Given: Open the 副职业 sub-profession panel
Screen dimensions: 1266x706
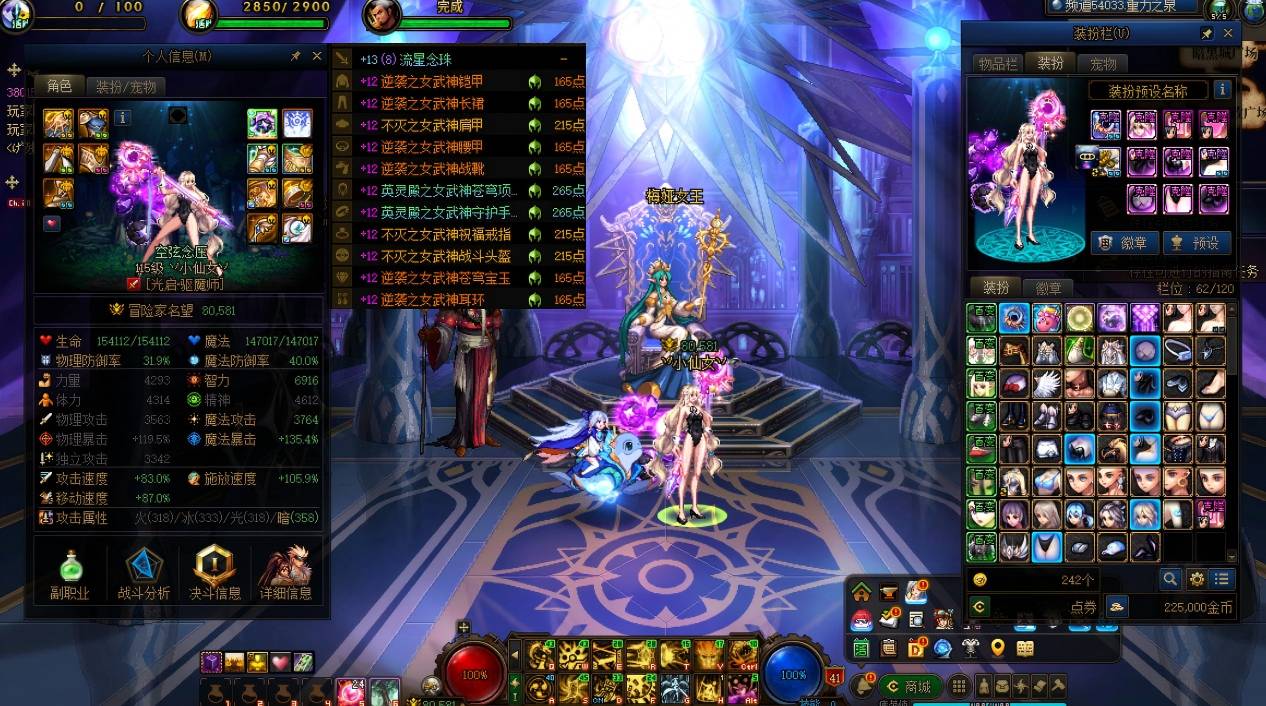Looking at the screenshot, I should 70,576.
